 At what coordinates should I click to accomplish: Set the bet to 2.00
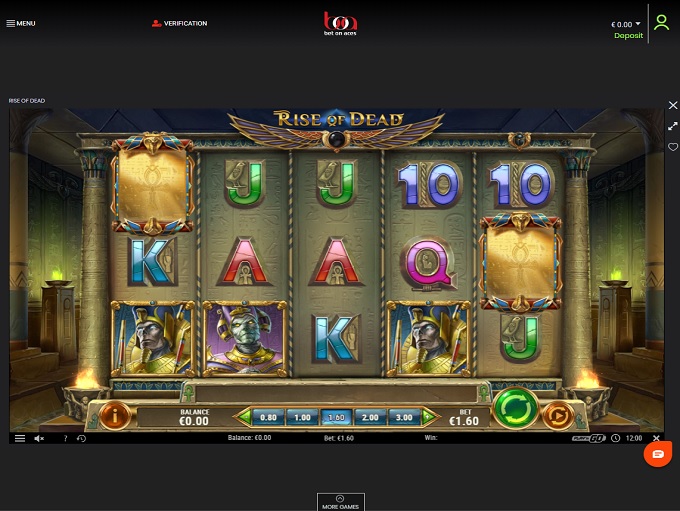click(369, 417)
